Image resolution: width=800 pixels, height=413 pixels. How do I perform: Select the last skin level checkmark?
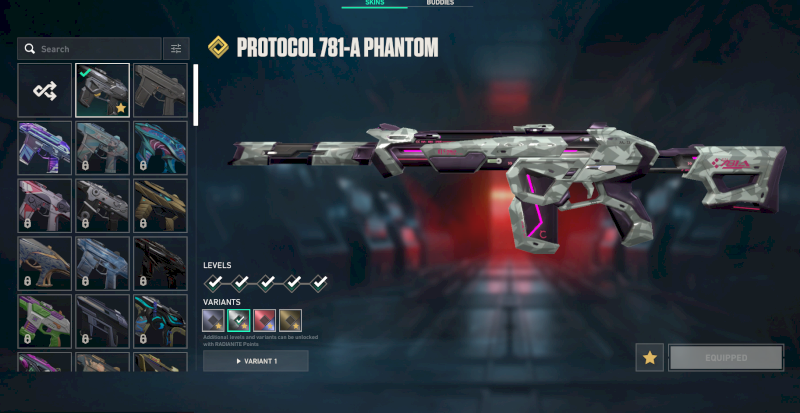319,283
